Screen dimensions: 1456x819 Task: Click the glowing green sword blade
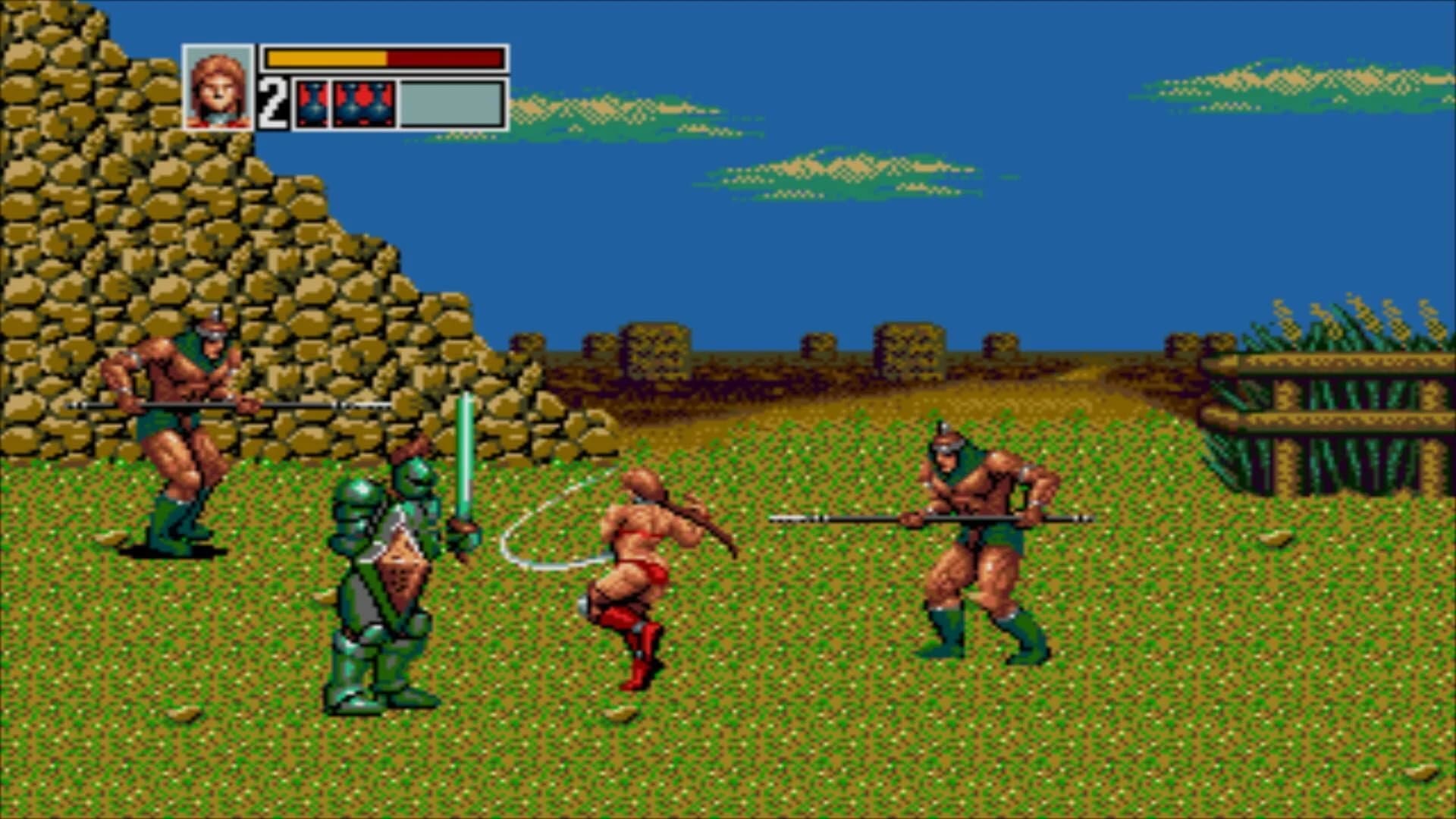pyautogui.click(x=463, y=447)
